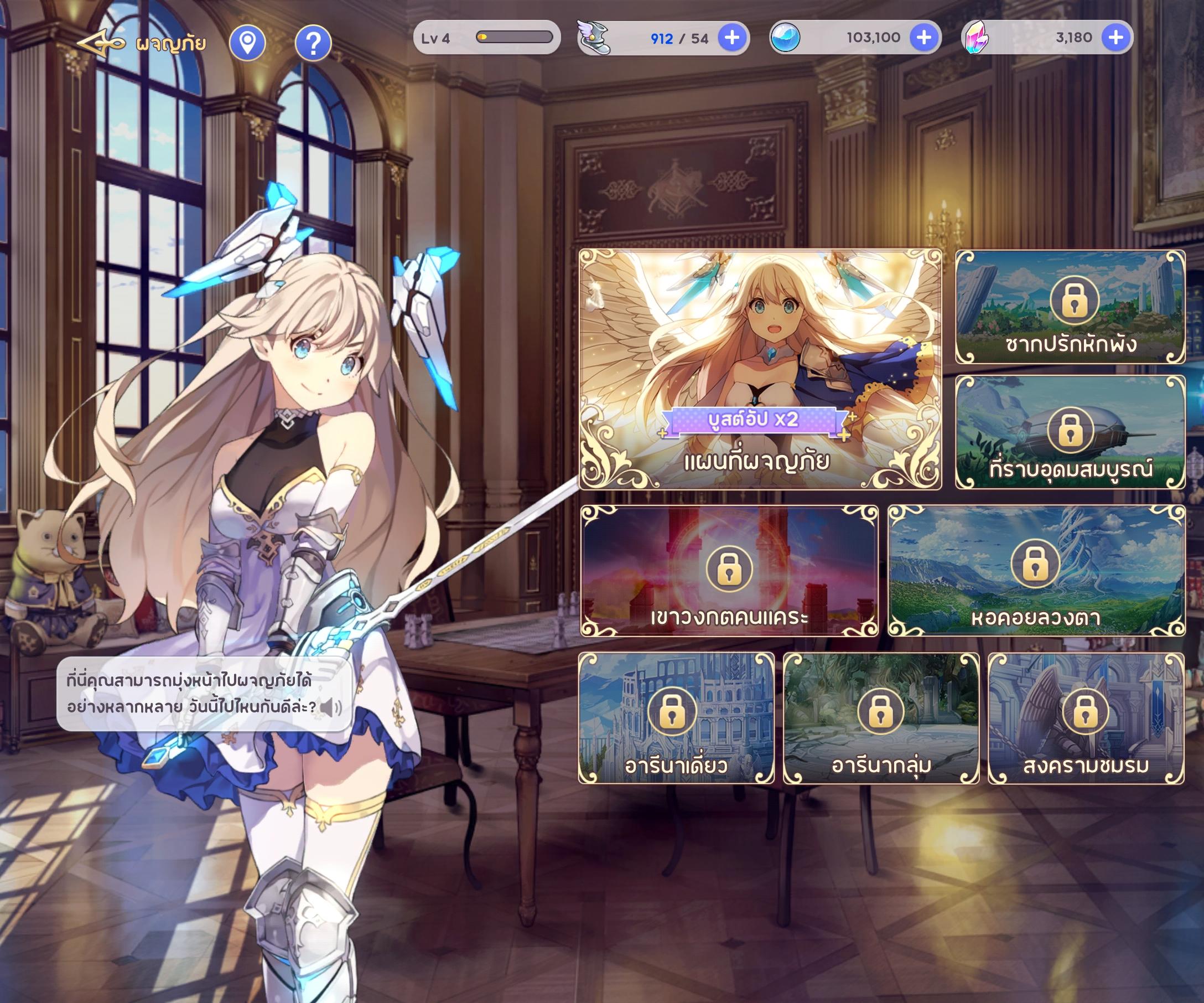The image size is (1204, 1003).
Task: Select the locked ที่ราบอุดมสมบูรณ์ tile
Action: tap(1070, 432)
